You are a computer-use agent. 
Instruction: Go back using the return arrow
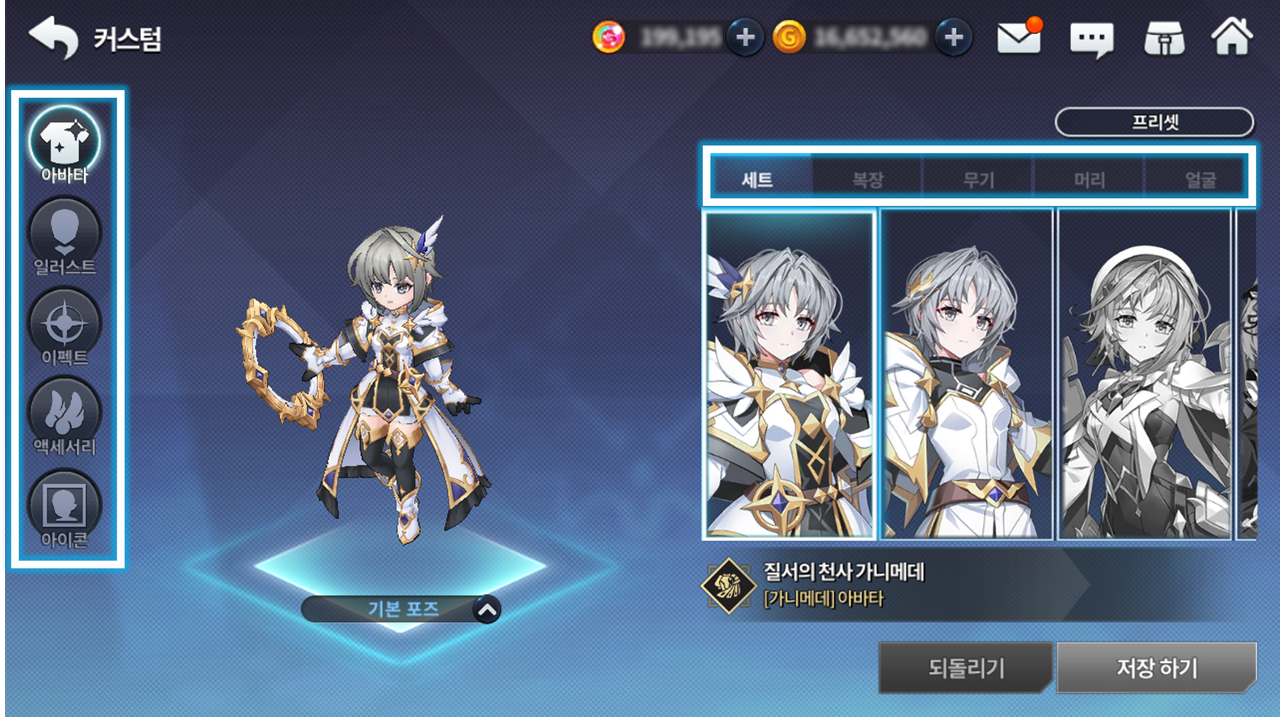[x=53, y=38]
